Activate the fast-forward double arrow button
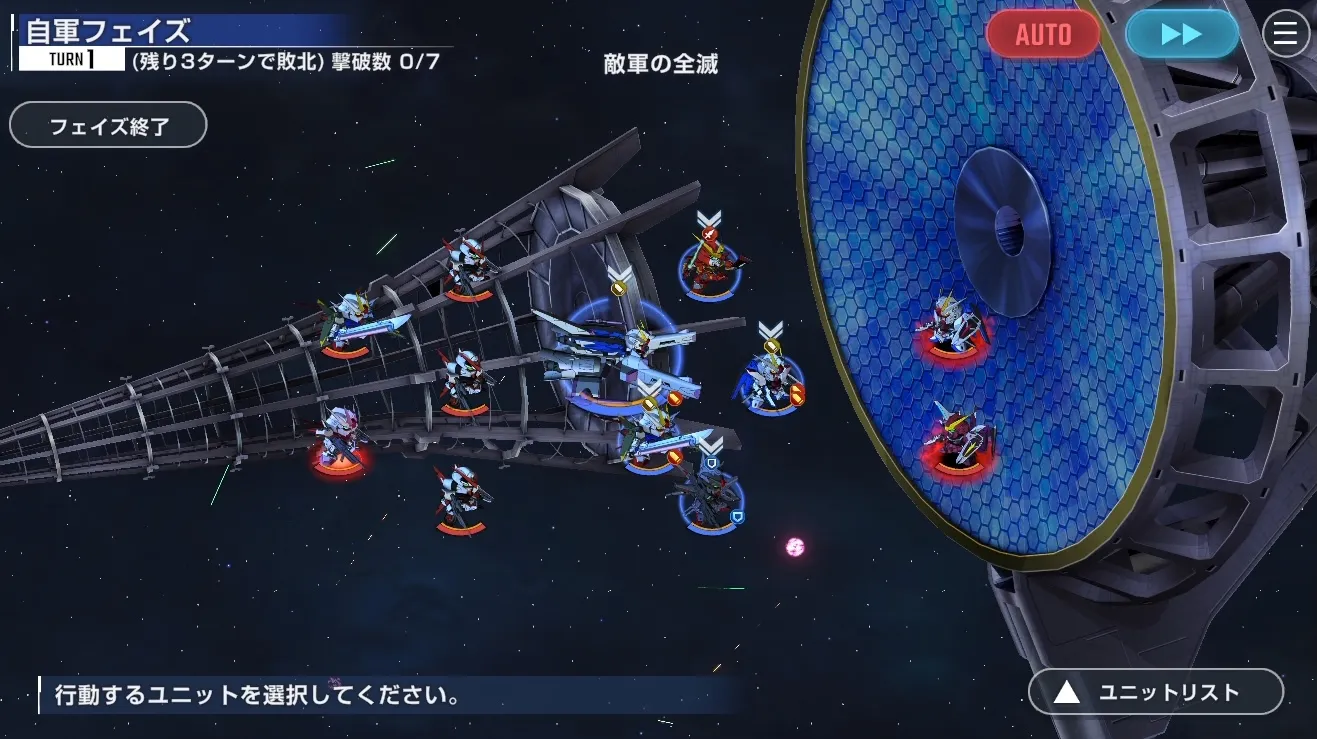Viewport: 1317px width, 739px height. (1181, 34)
